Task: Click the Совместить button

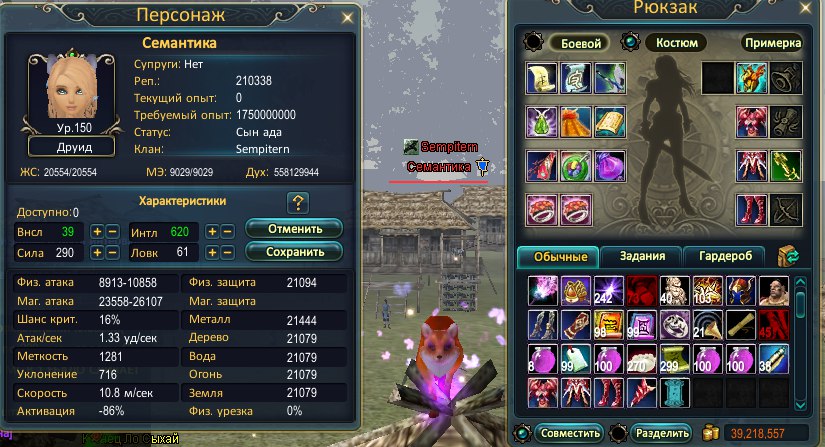Action: (x=569, y=433)
